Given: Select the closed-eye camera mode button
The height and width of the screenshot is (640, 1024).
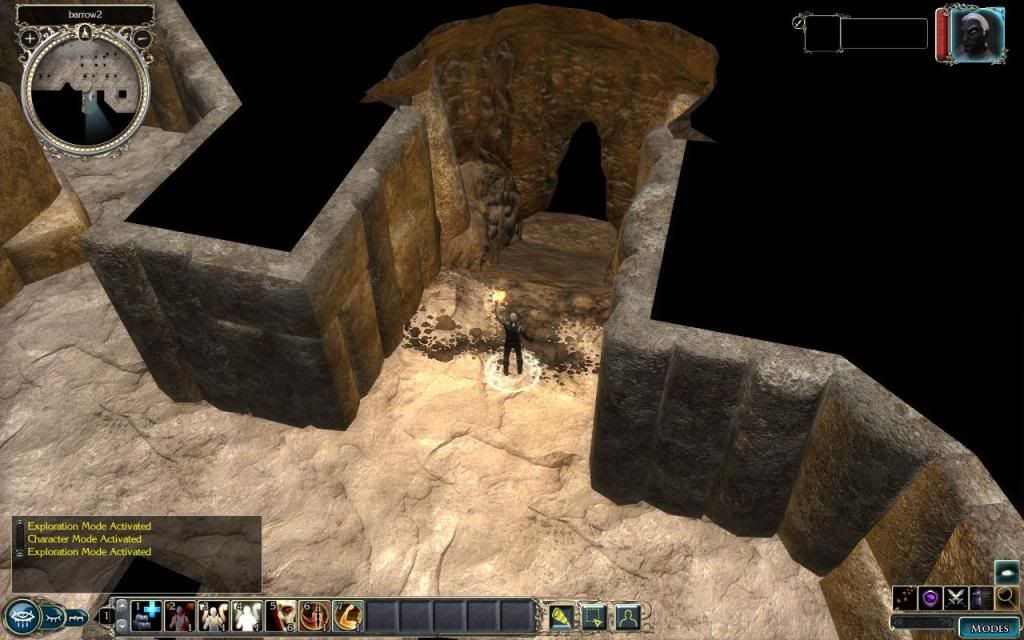Looking at the screenshot, I should pyautogui.click(x=52, y=617).
